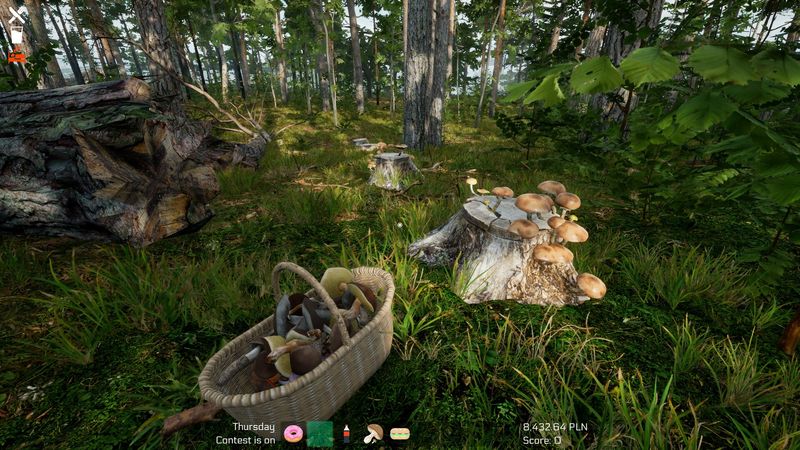Open the green map square icon
The height and width of the screenshot is (450, 800).
[x=320, y=433]
